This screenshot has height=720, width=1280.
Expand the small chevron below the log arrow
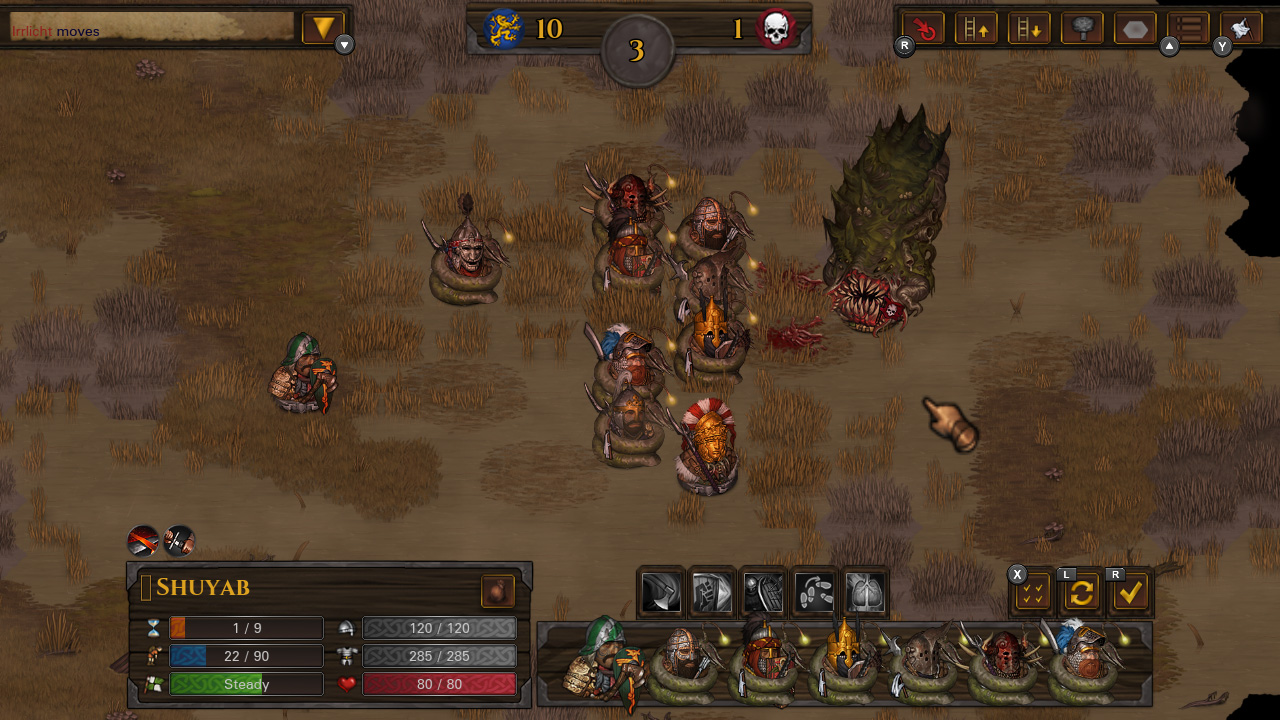(344, 45)
